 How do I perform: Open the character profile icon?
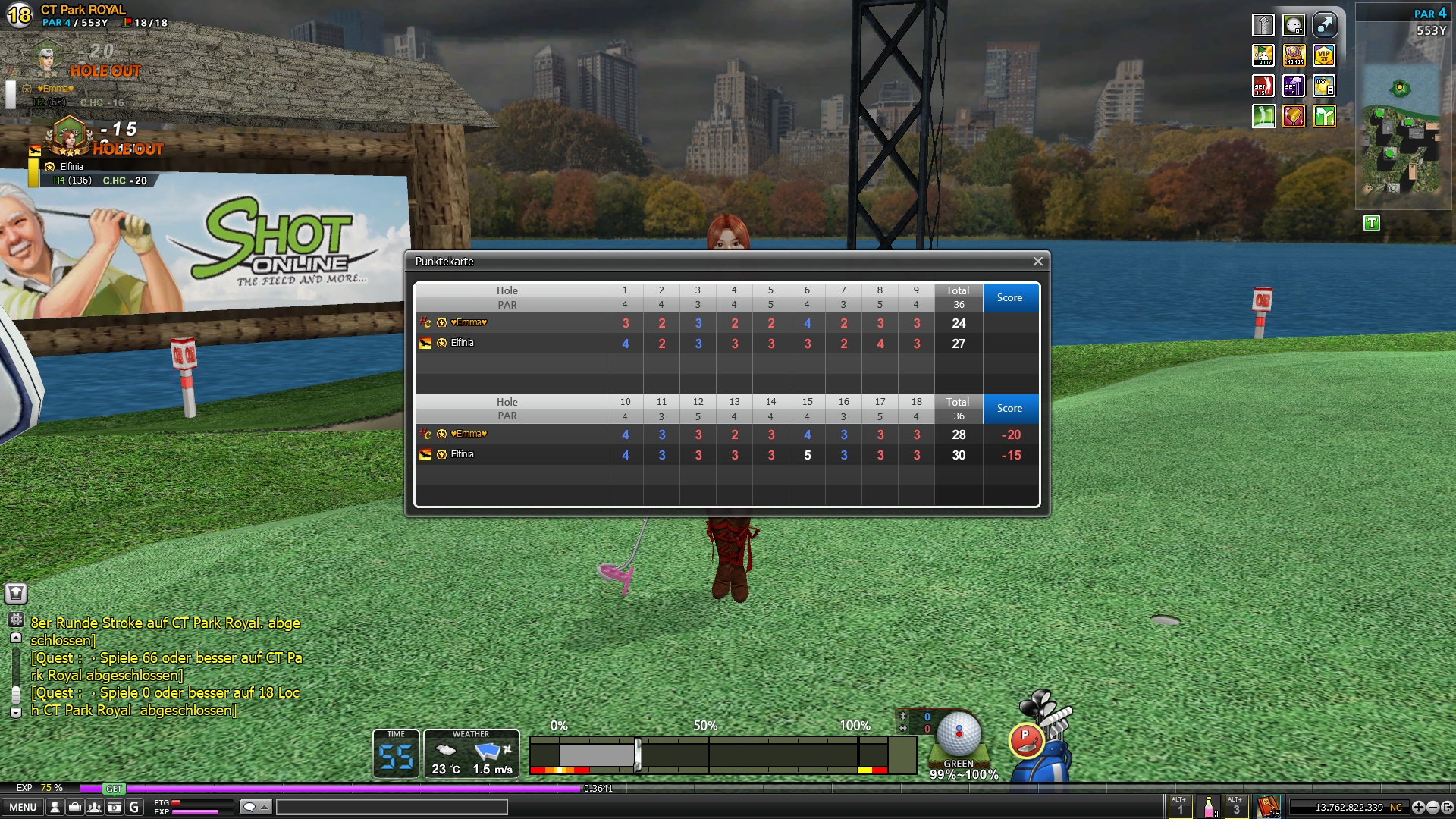coord(55,807)
